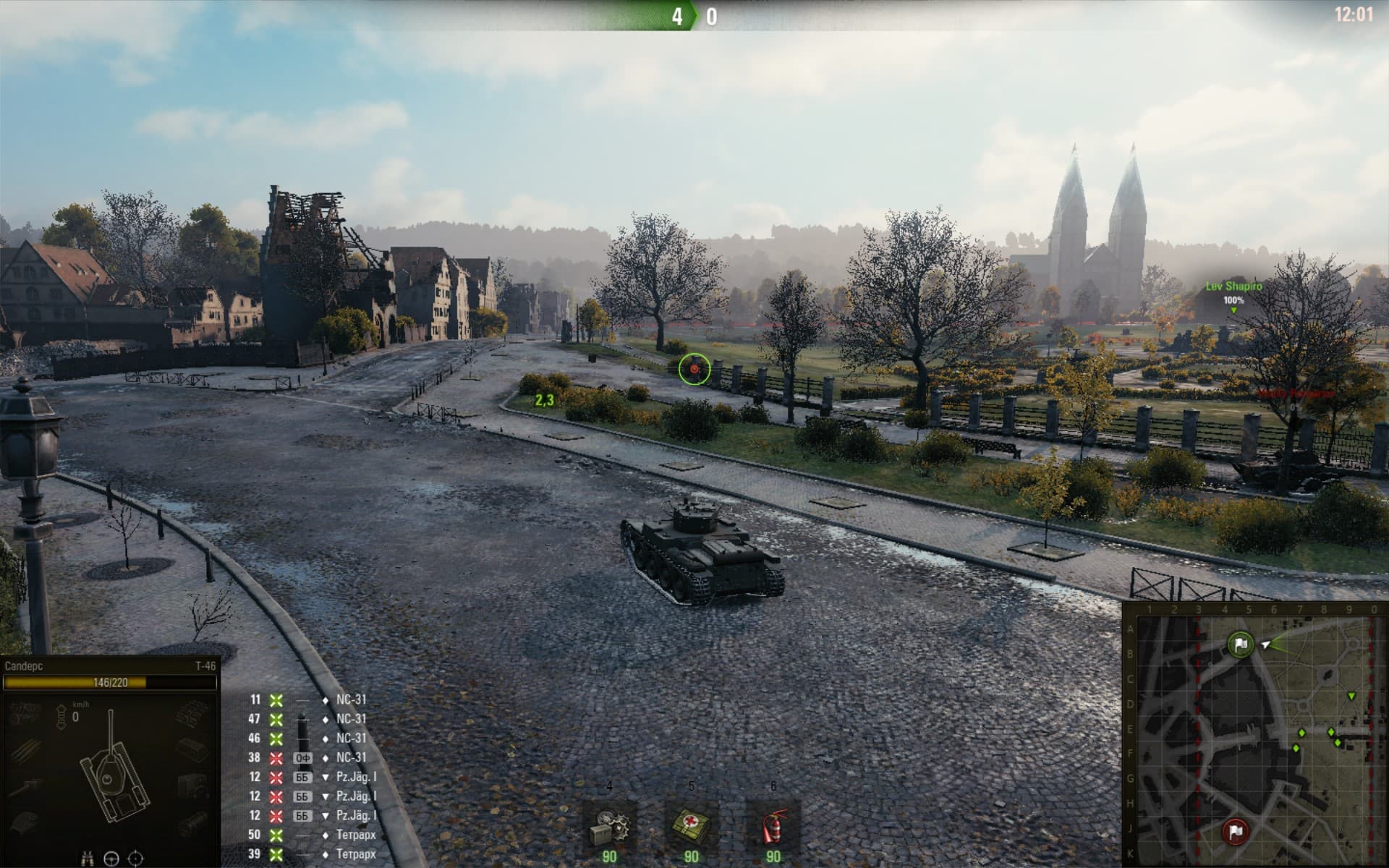Screen dimensions: 1389x868
Task: Select the red flag base on minimap
Action: (1236, 832)
